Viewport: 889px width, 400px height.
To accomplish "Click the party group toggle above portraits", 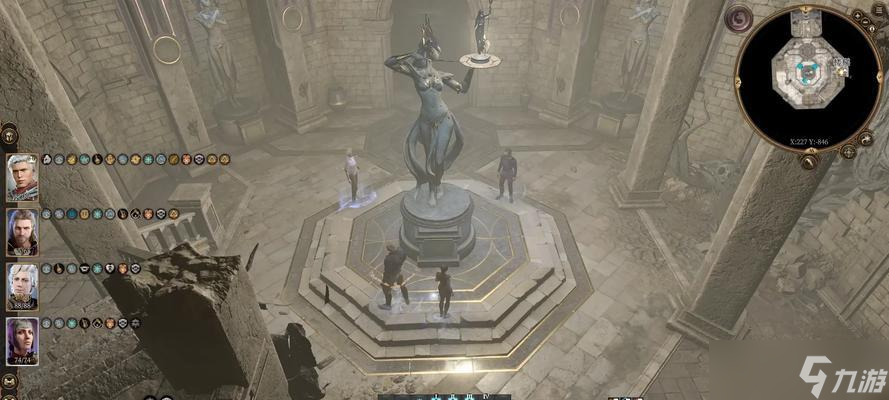I will 9,133.
